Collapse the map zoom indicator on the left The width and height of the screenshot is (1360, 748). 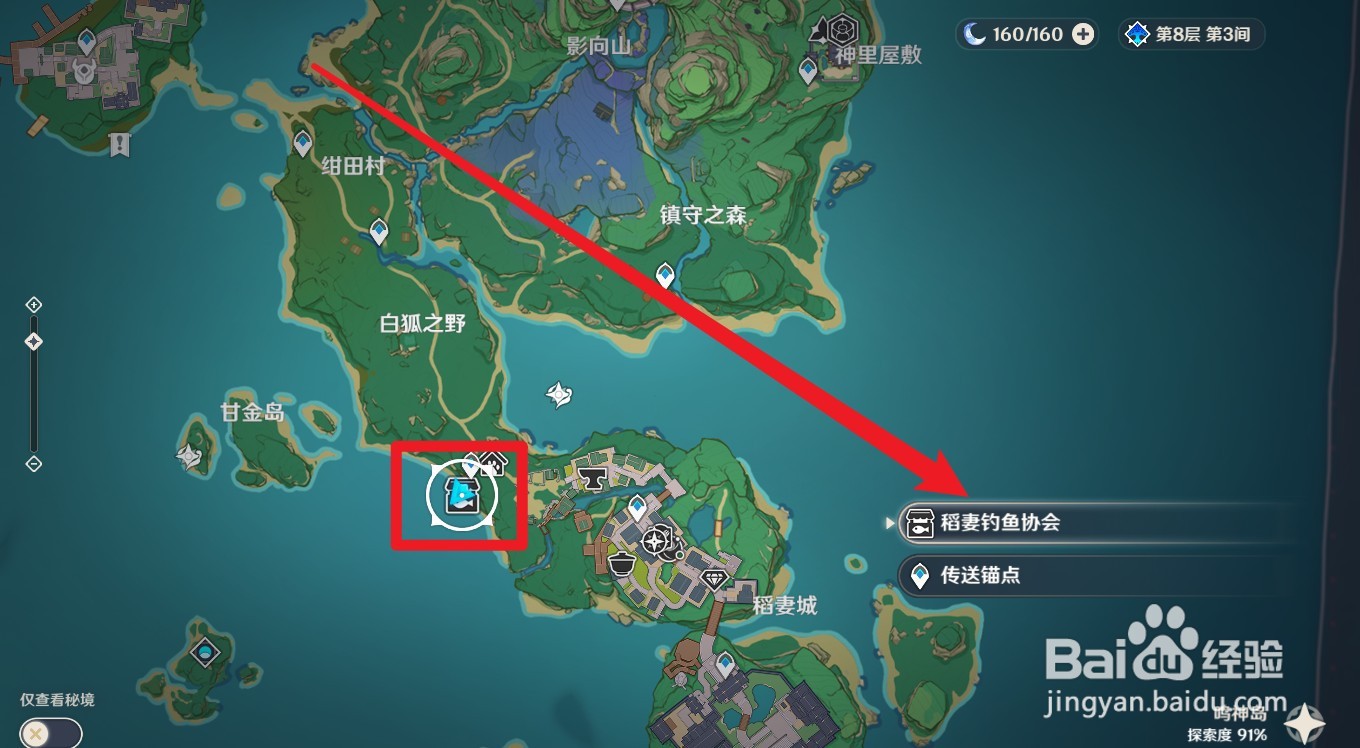34,463
